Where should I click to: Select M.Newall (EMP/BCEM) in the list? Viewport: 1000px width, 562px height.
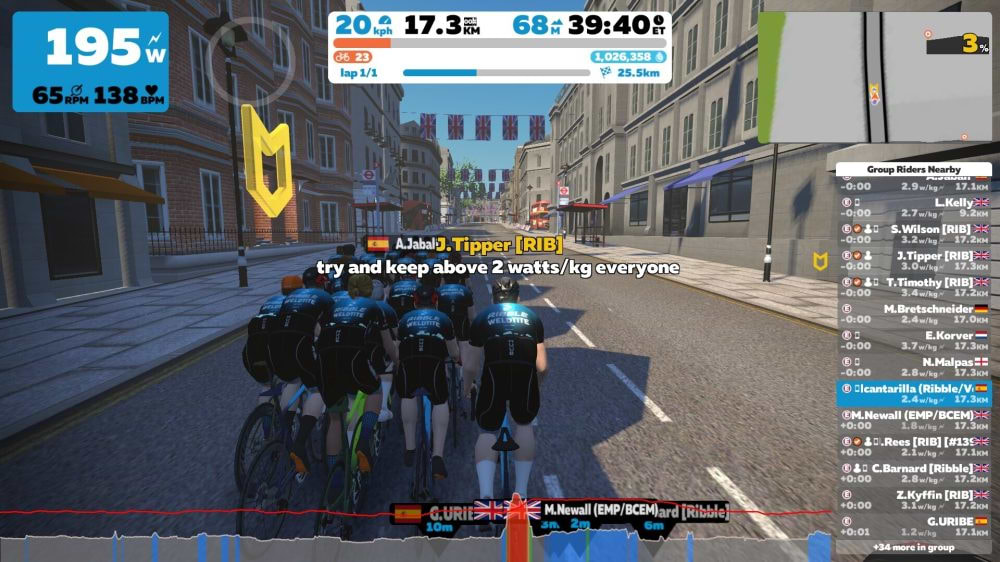[914, 420]
